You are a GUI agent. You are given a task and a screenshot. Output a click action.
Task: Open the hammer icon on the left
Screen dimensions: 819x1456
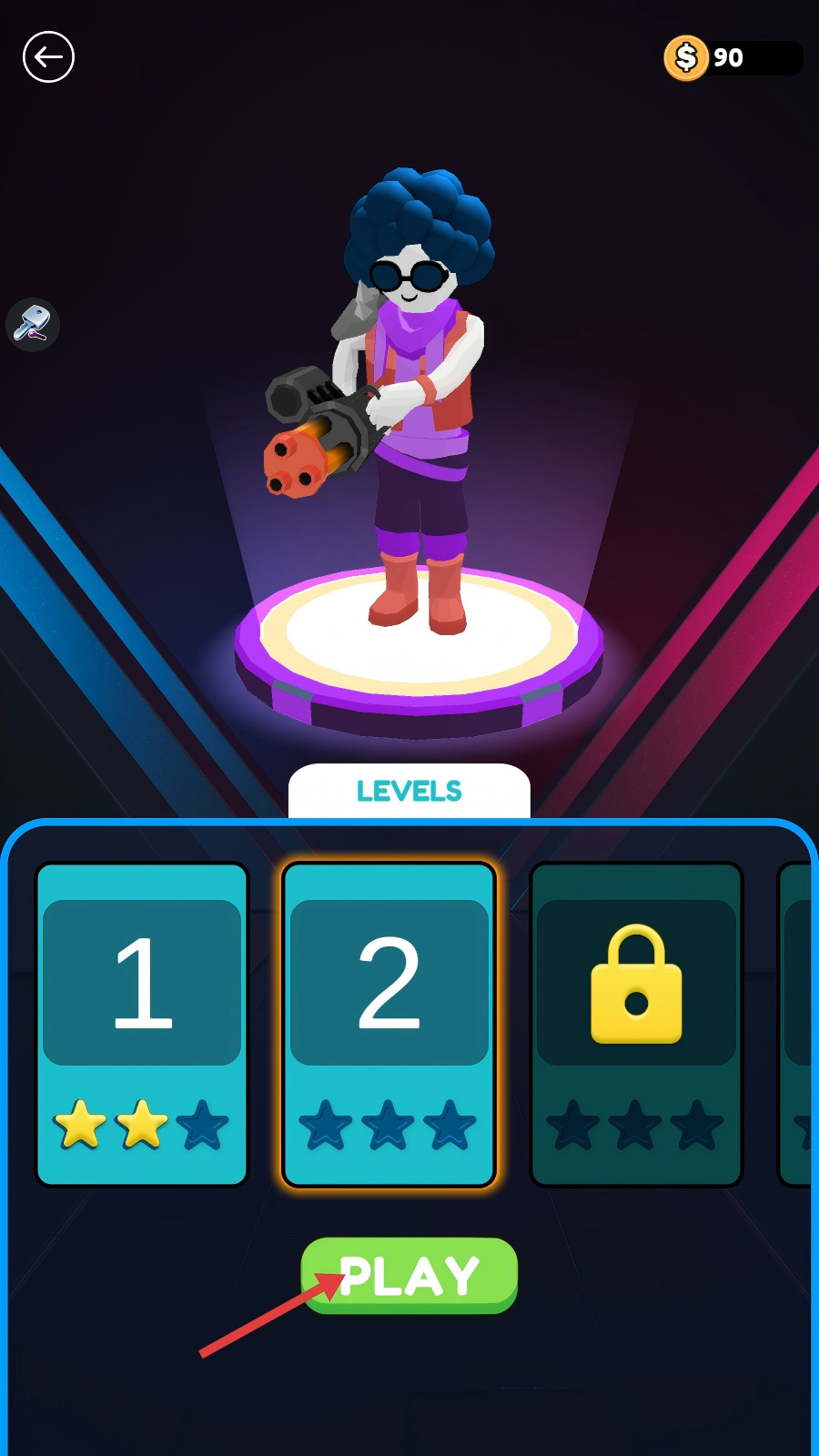(33, 324)
